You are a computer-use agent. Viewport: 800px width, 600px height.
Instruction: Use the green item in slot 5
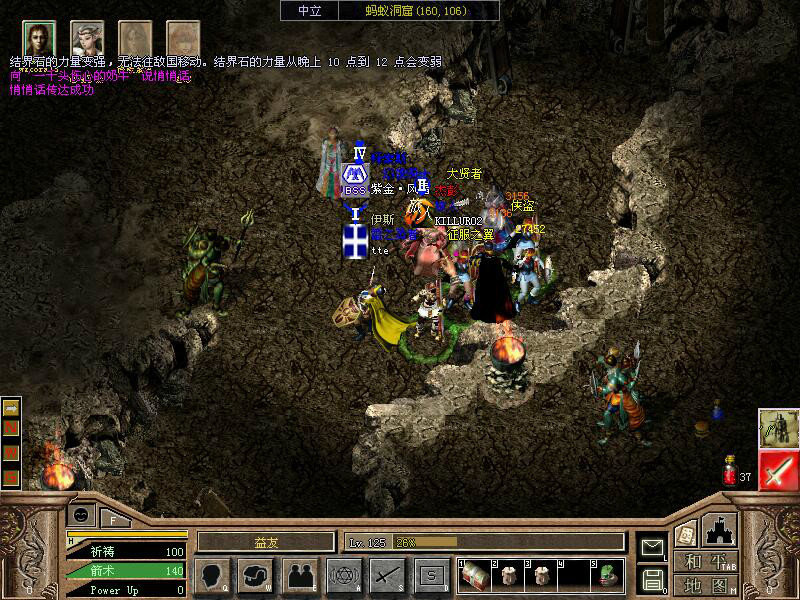(607, 574)
